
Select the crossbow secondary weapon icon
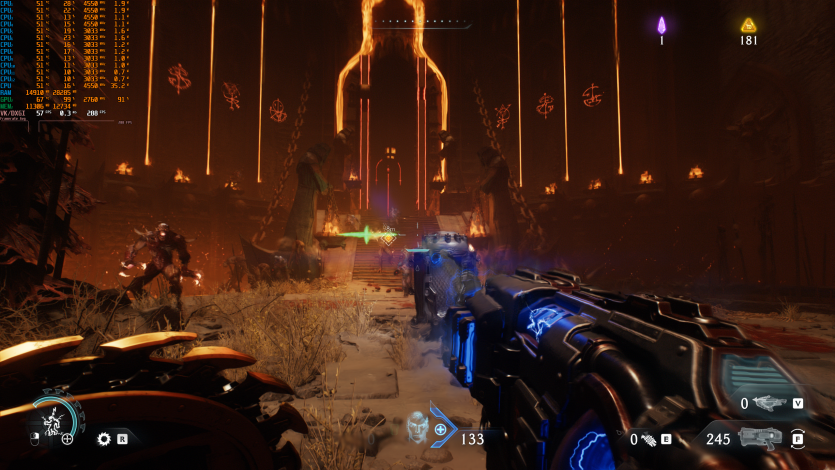click(x=769, y=403)
